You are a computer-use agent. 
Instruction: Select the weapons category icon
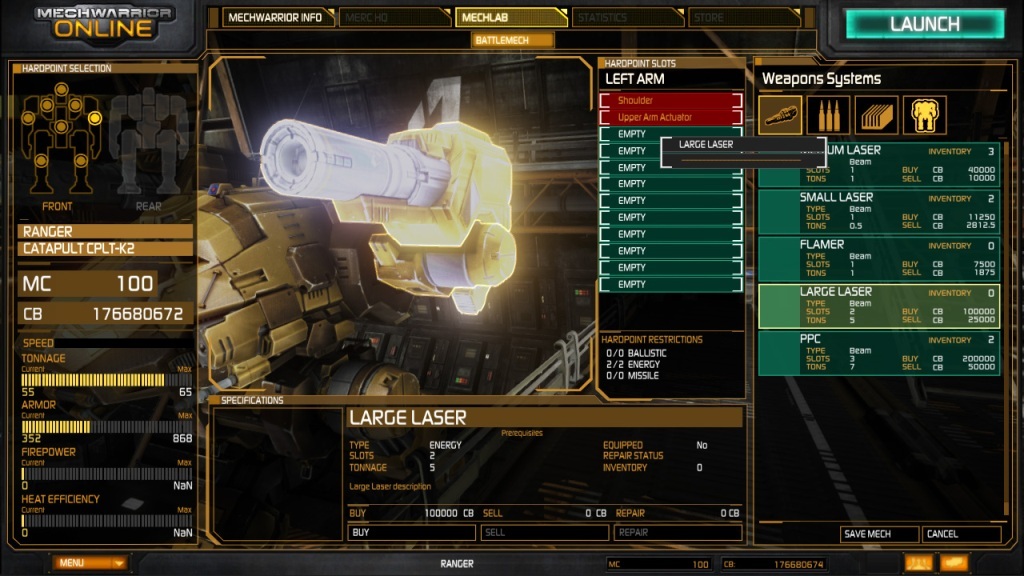[780, 115]
